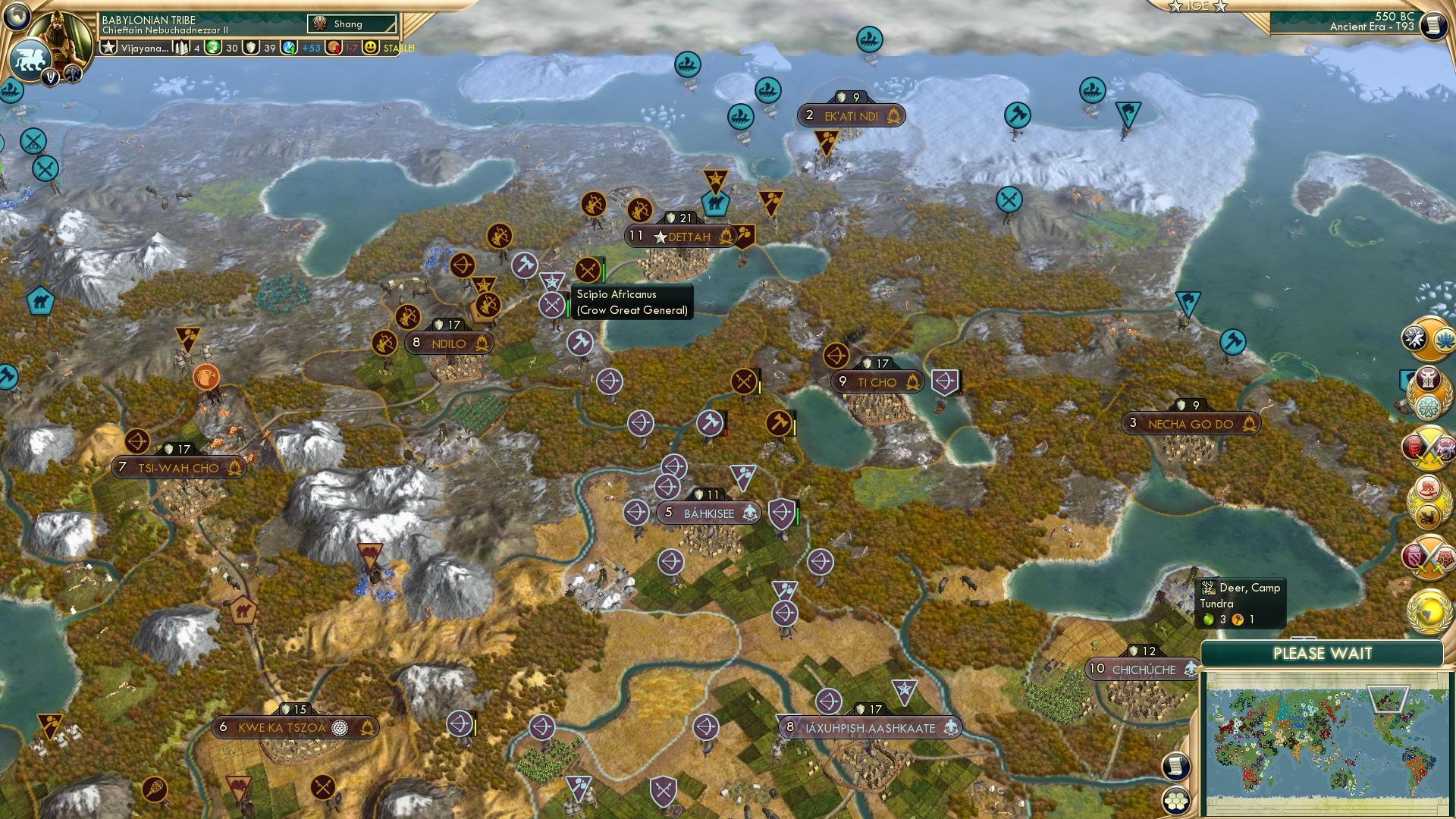Open the Shang selection dropdown at the top
The image size is (1456, 819).
(350, 24)
